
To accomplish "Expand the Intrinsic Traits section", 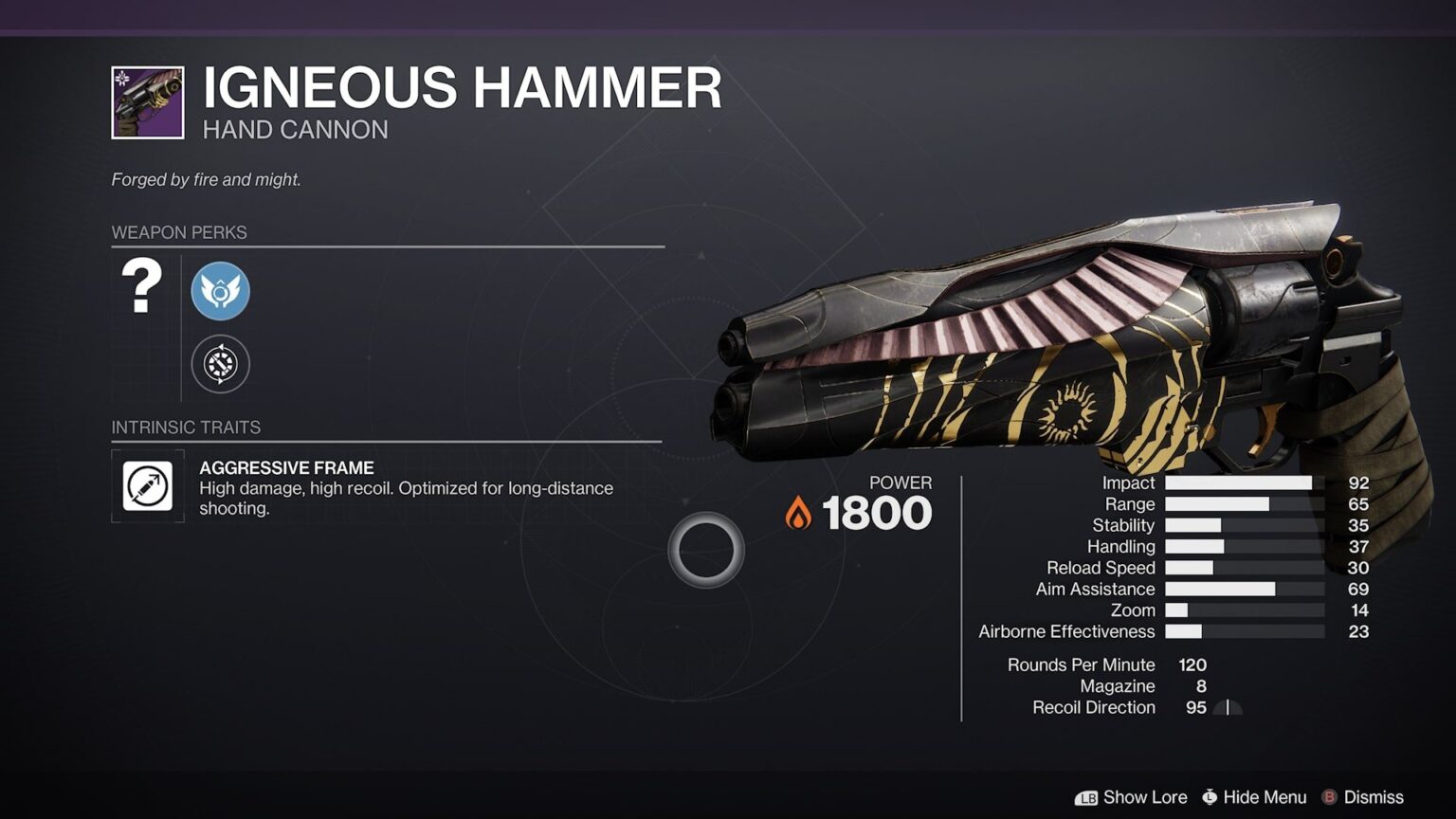I will tap(186, 428).
